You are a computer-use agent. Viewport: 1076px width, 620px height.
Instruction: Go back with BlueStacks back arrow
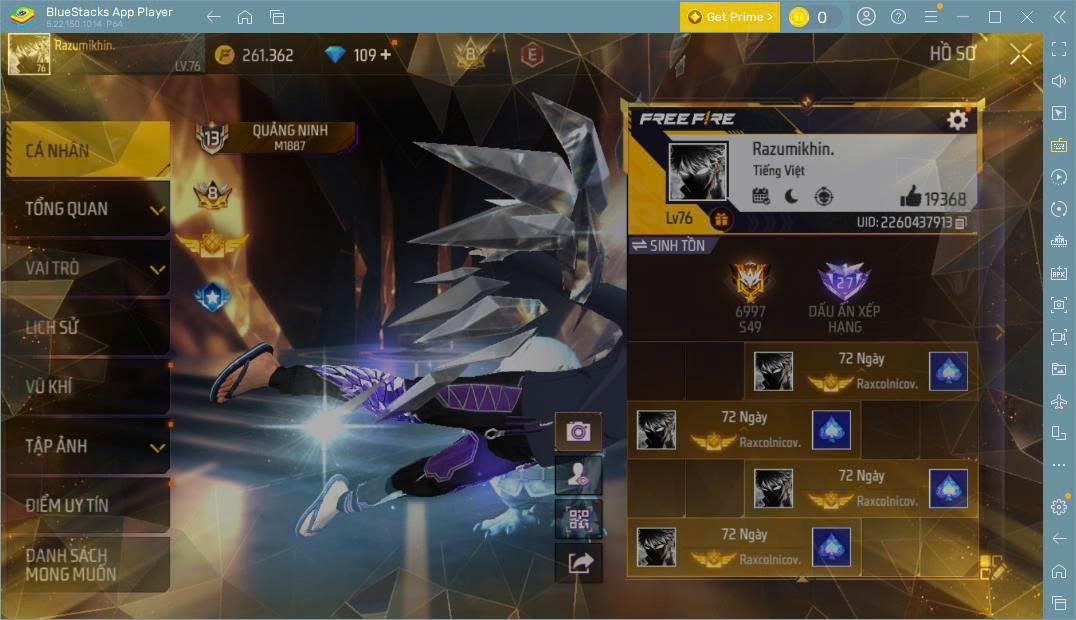pos(213,17)
